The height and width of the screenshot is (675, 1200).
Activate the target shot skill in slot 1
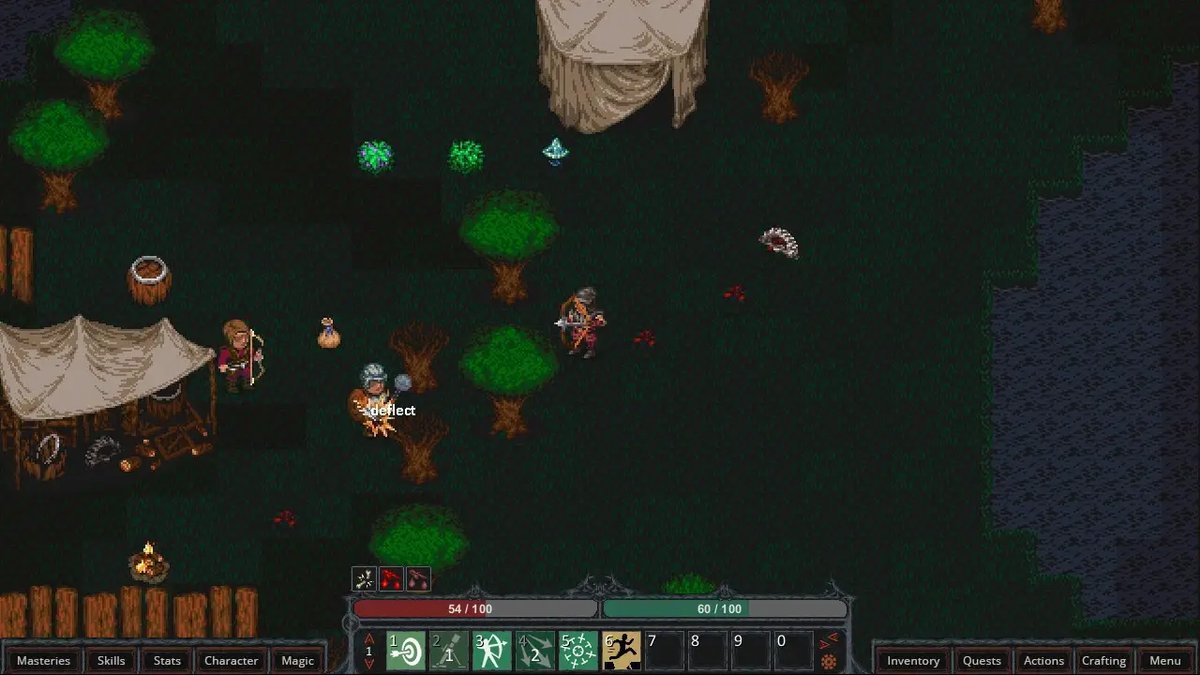(x=406, y=651)
